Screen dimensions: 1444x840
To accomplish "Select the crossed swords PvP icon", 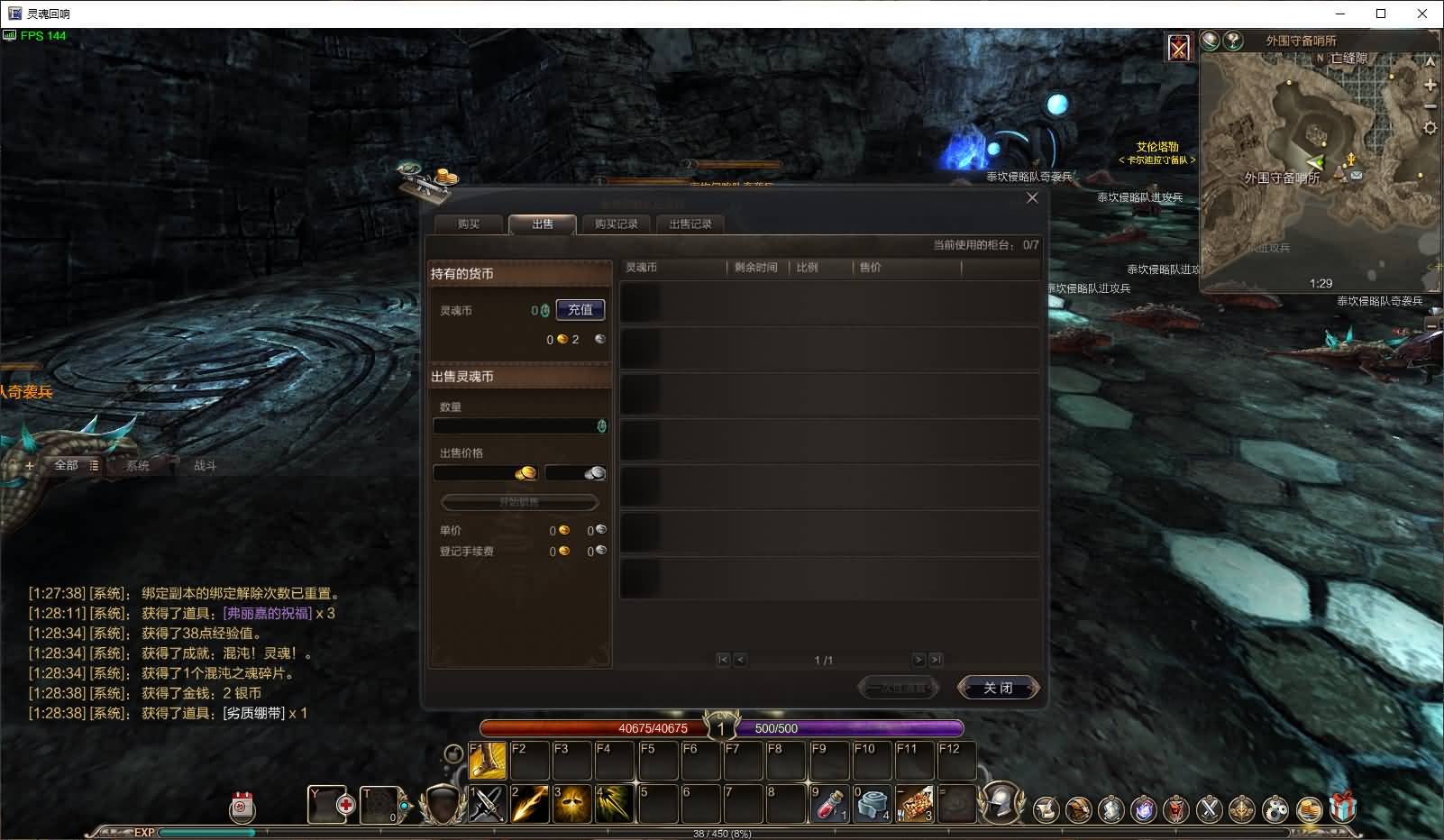I will pyautogui.click(x=1210, y=808).
